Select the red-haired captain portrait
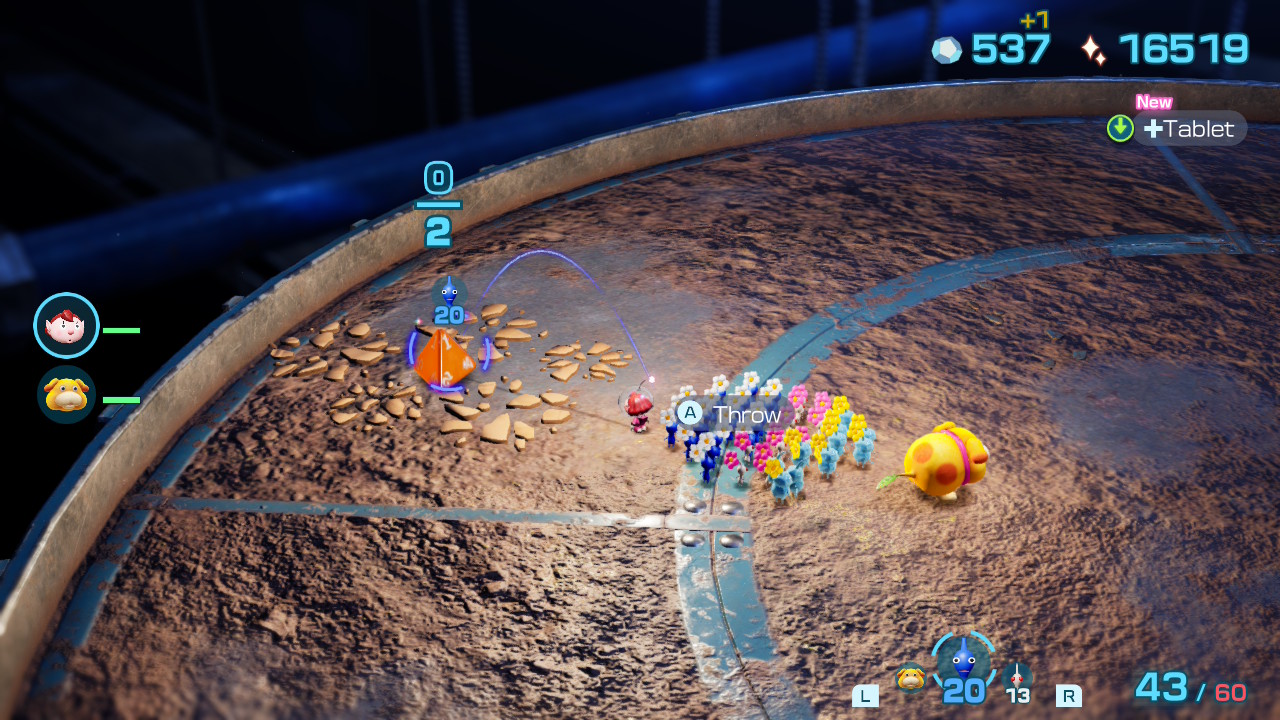The height and width of the screenshot is (720, 1280). [x=66, y=326]
